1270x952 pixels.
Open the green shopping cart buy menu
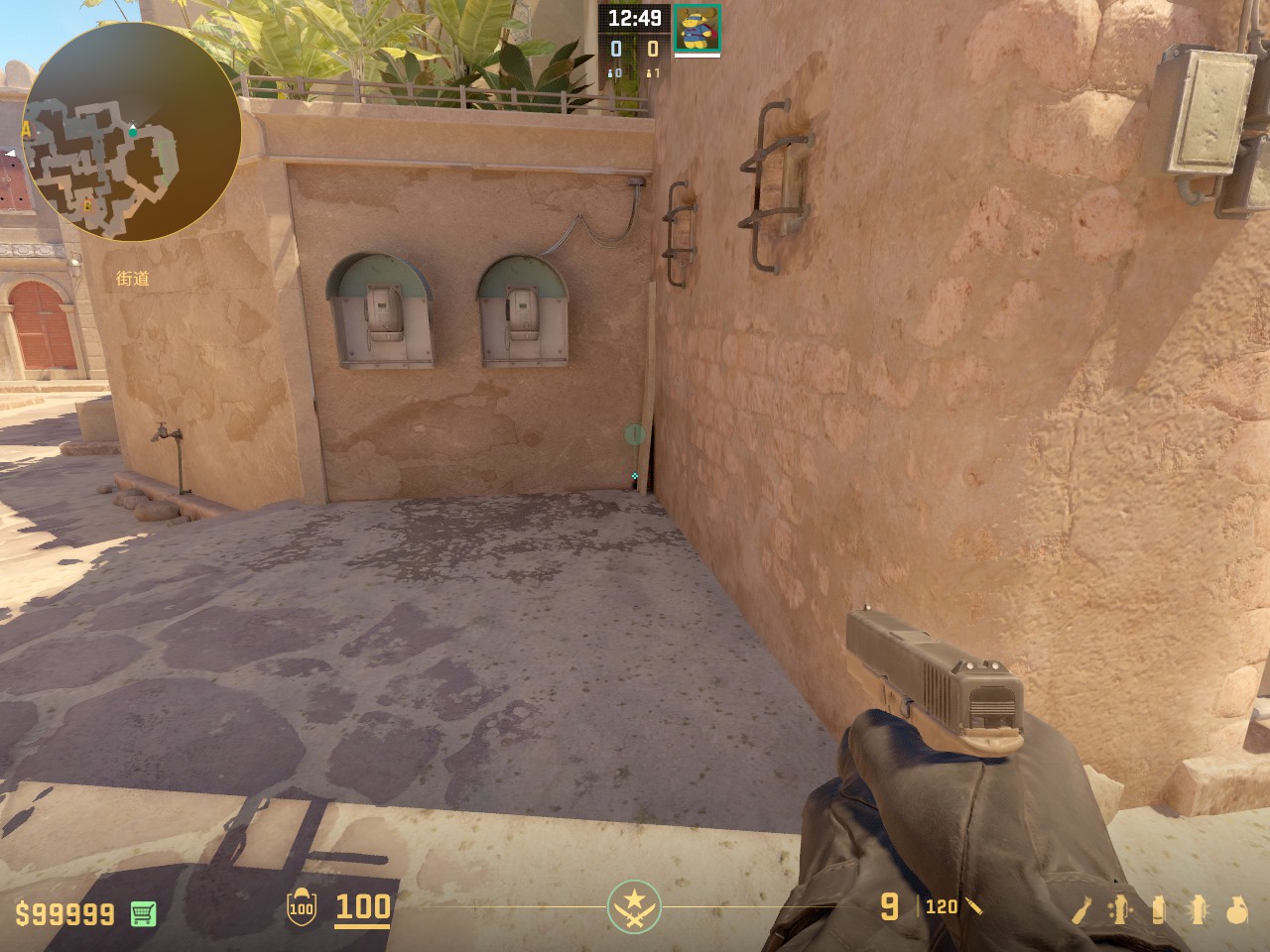(x=144, y=913)
